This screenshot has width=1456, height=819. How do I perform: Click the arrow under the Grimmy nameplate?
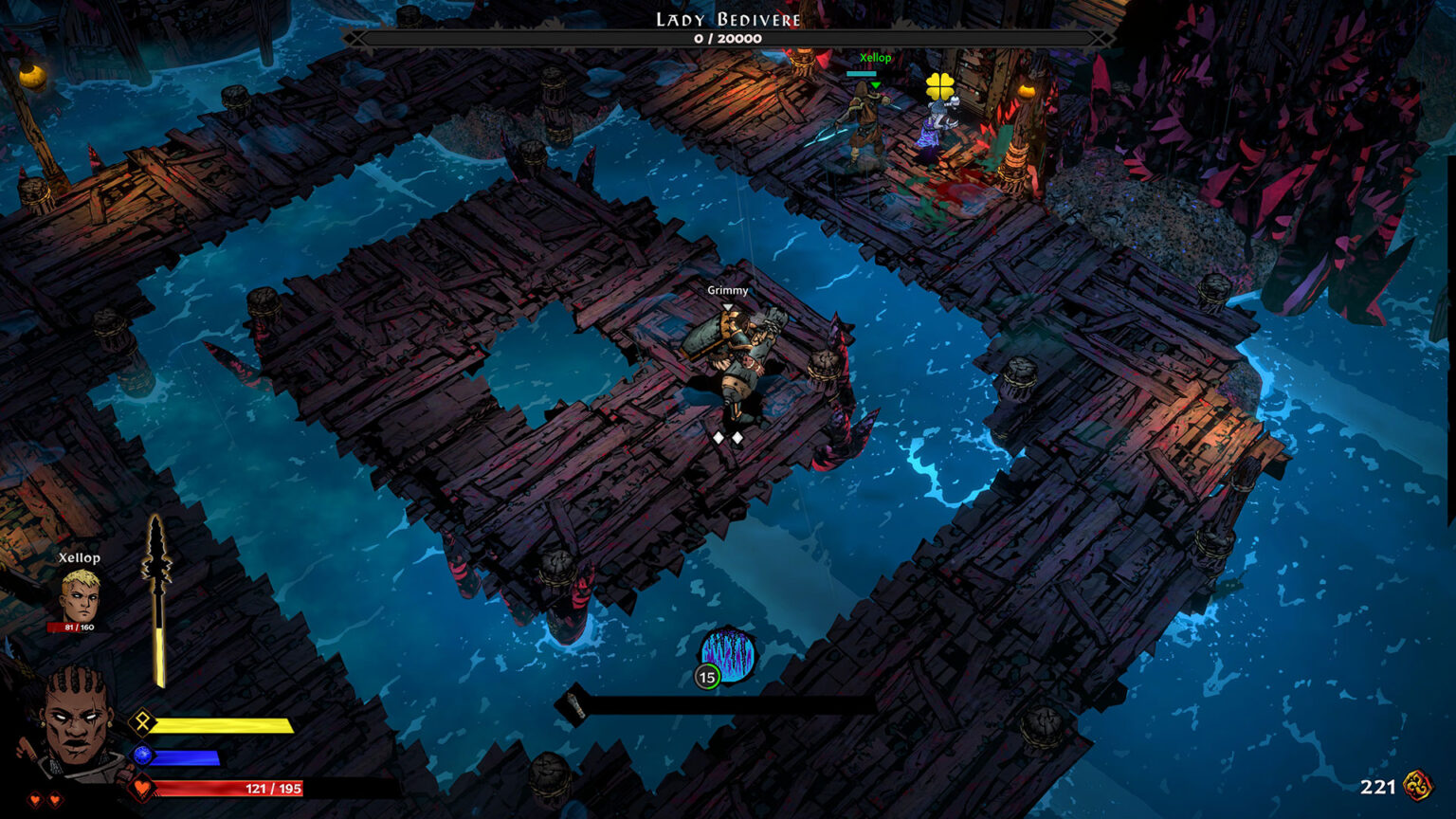[x=727, y=305]
